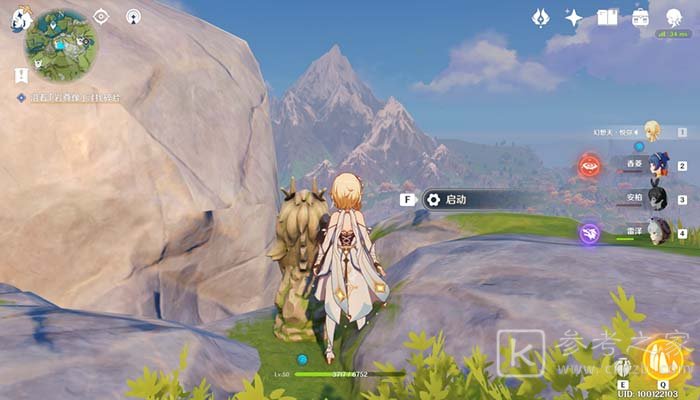
Task: Select the tracked quest objective text
Action: pyautogui.click(x=75, y=97)
